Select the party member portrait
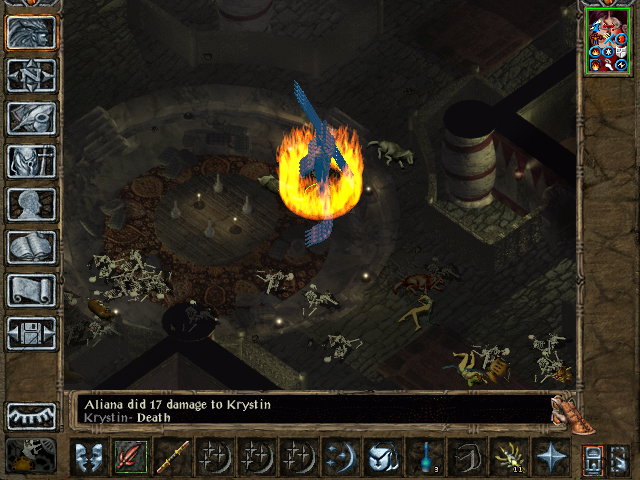Screen dimensions: 640x480 pos(609,45)
